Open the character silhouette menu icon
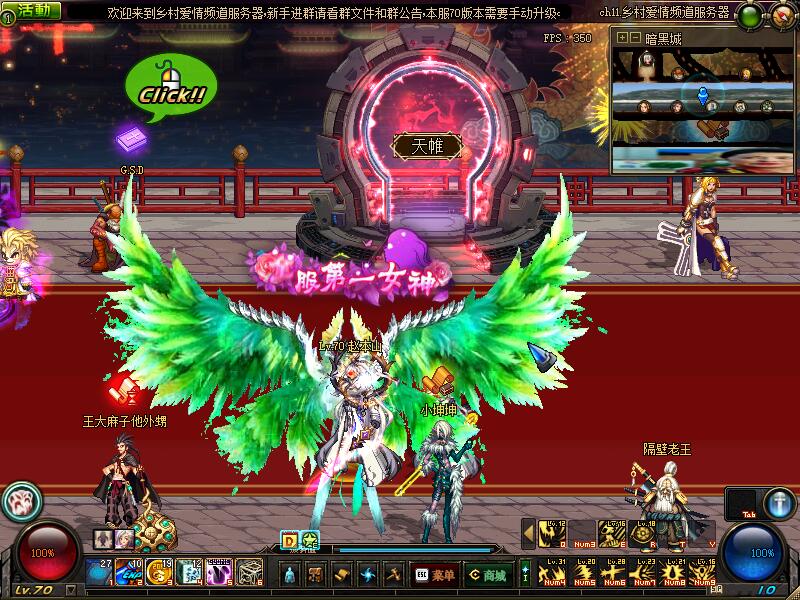The height and width of the screenshot is (600, 800). pyautogui.click(x=288, y=575)
